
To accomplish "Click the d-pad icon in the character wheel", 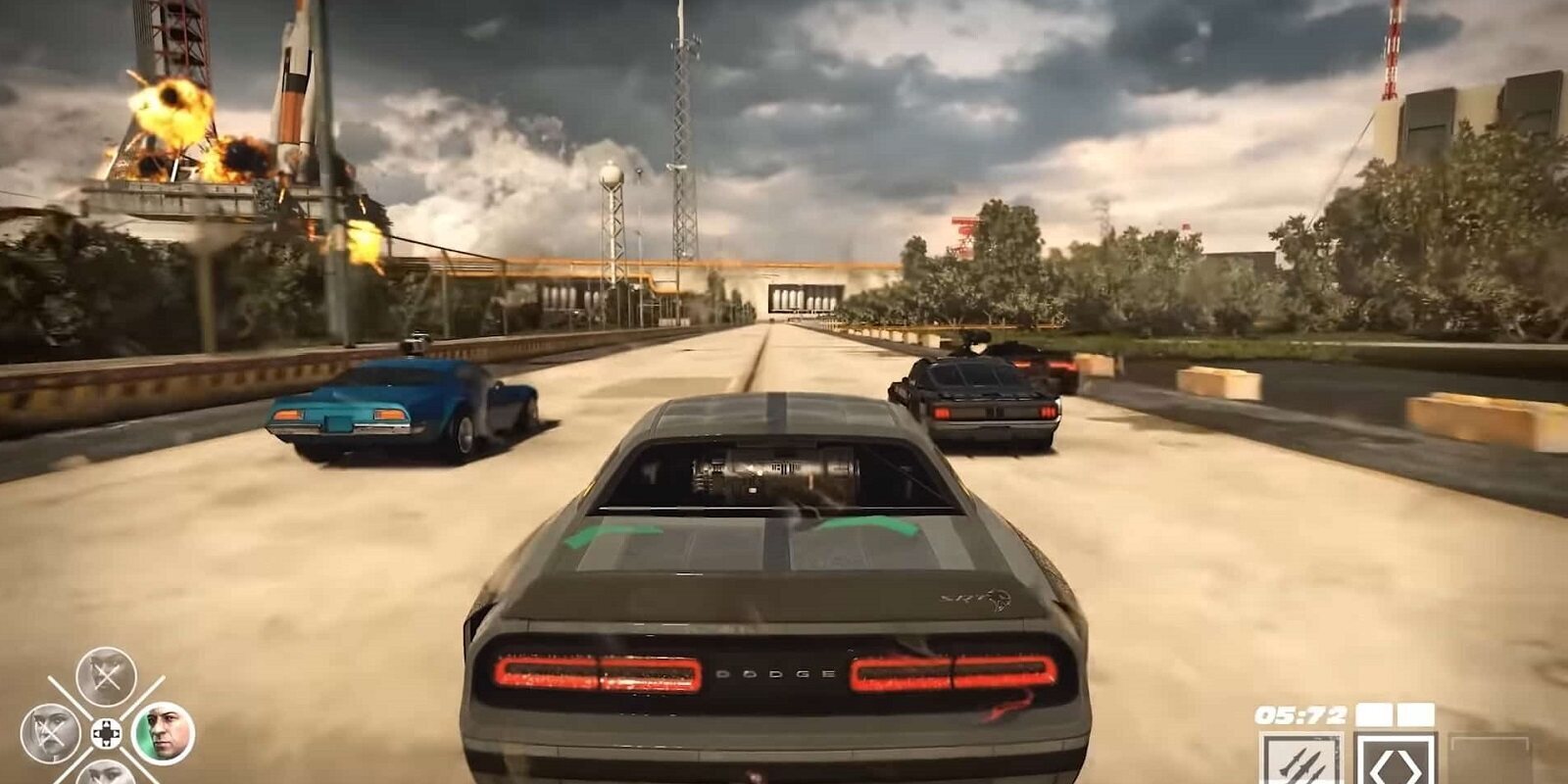I will (106, 733).
